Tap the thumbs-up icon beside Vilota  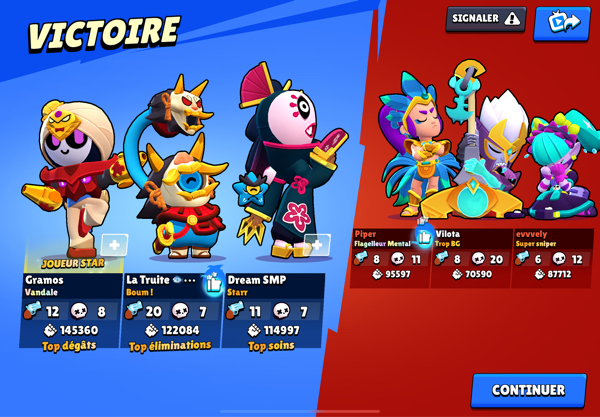tap(424, 236)
